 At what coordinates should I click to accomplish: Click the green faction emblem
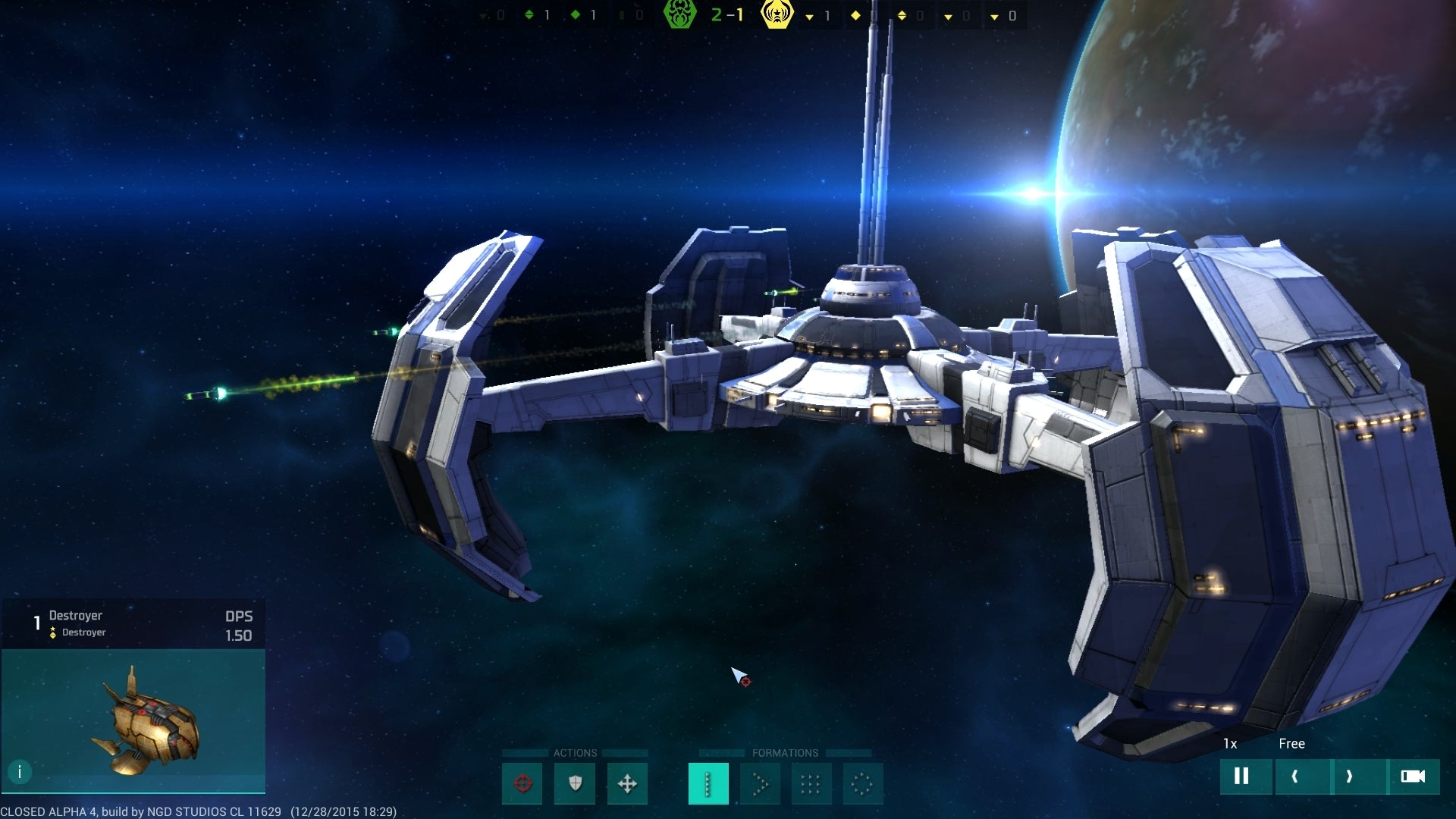pos(679,14)
